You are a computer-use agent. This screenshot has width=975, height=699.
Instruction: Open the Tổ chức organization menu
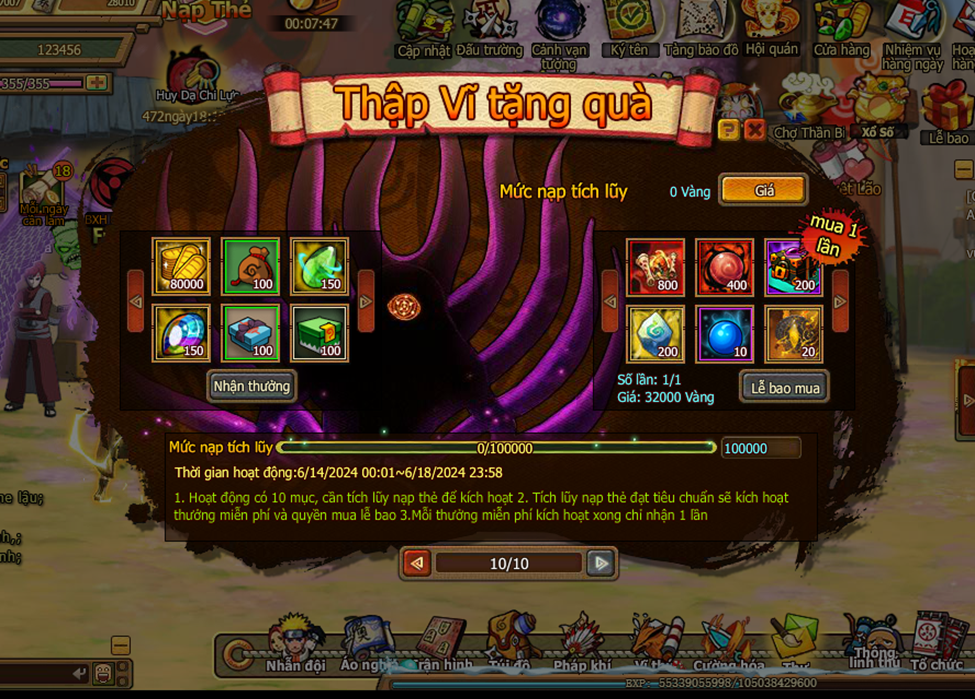point(937,643)
